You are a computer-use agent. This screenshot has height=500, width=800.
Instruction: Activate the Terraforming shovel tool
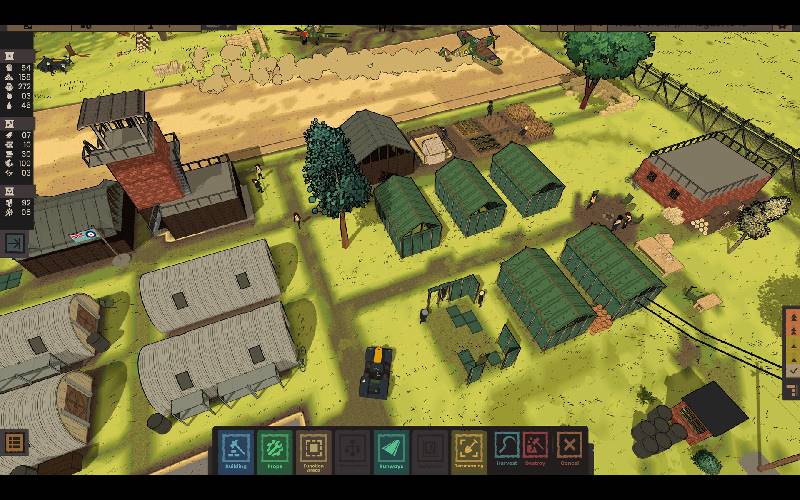point(467,449)
